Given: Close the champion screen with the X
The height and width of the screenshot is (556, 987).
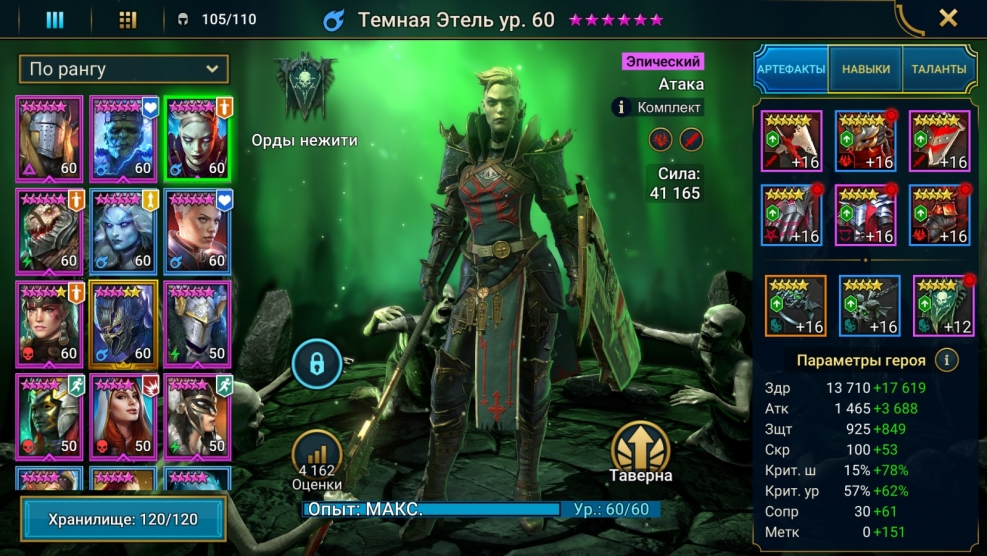Looking at the screenshot, I should [948, 18].
